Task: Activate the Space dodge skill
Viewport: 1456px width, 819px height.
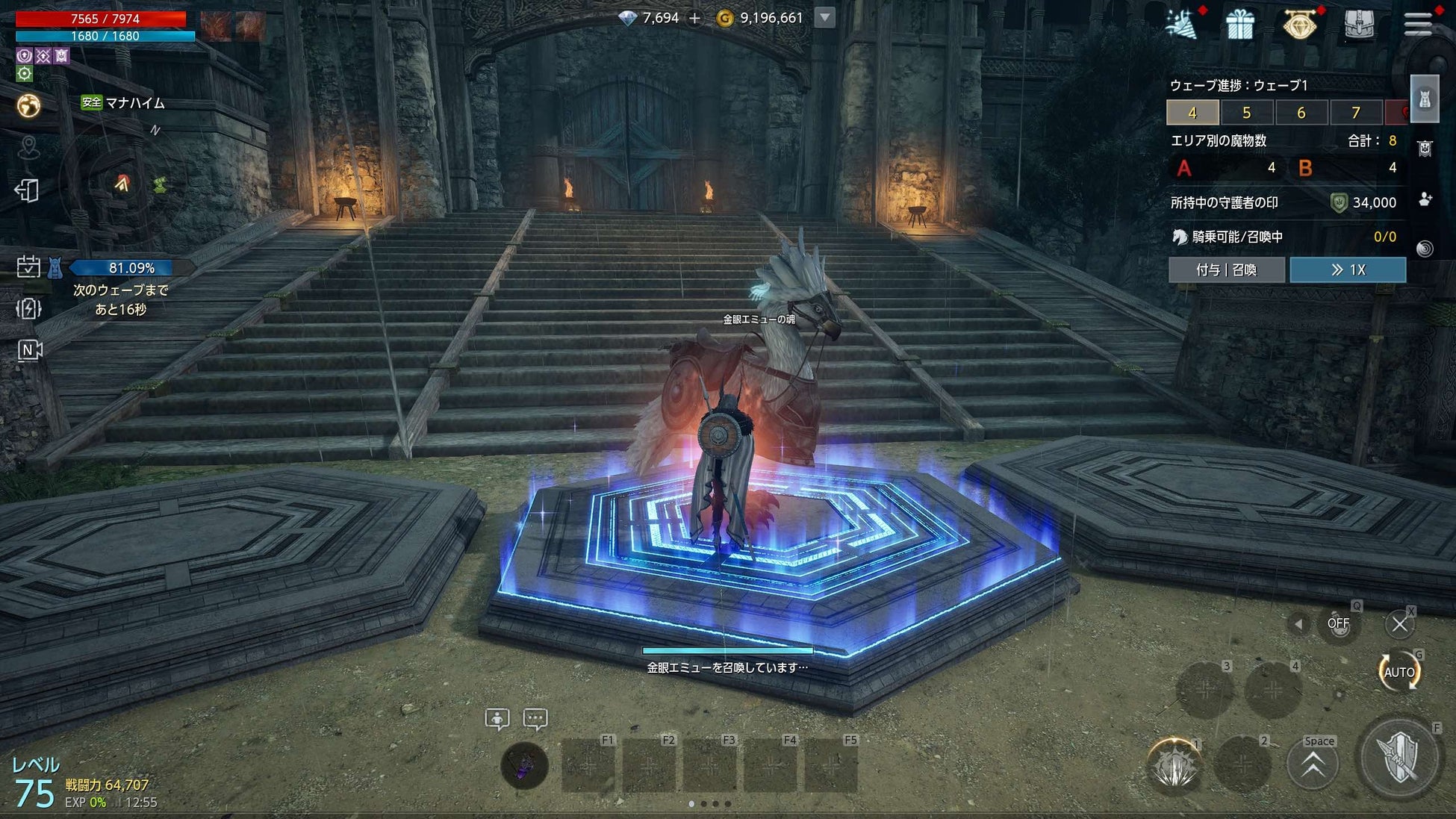Action: (x=1313, y=764)
